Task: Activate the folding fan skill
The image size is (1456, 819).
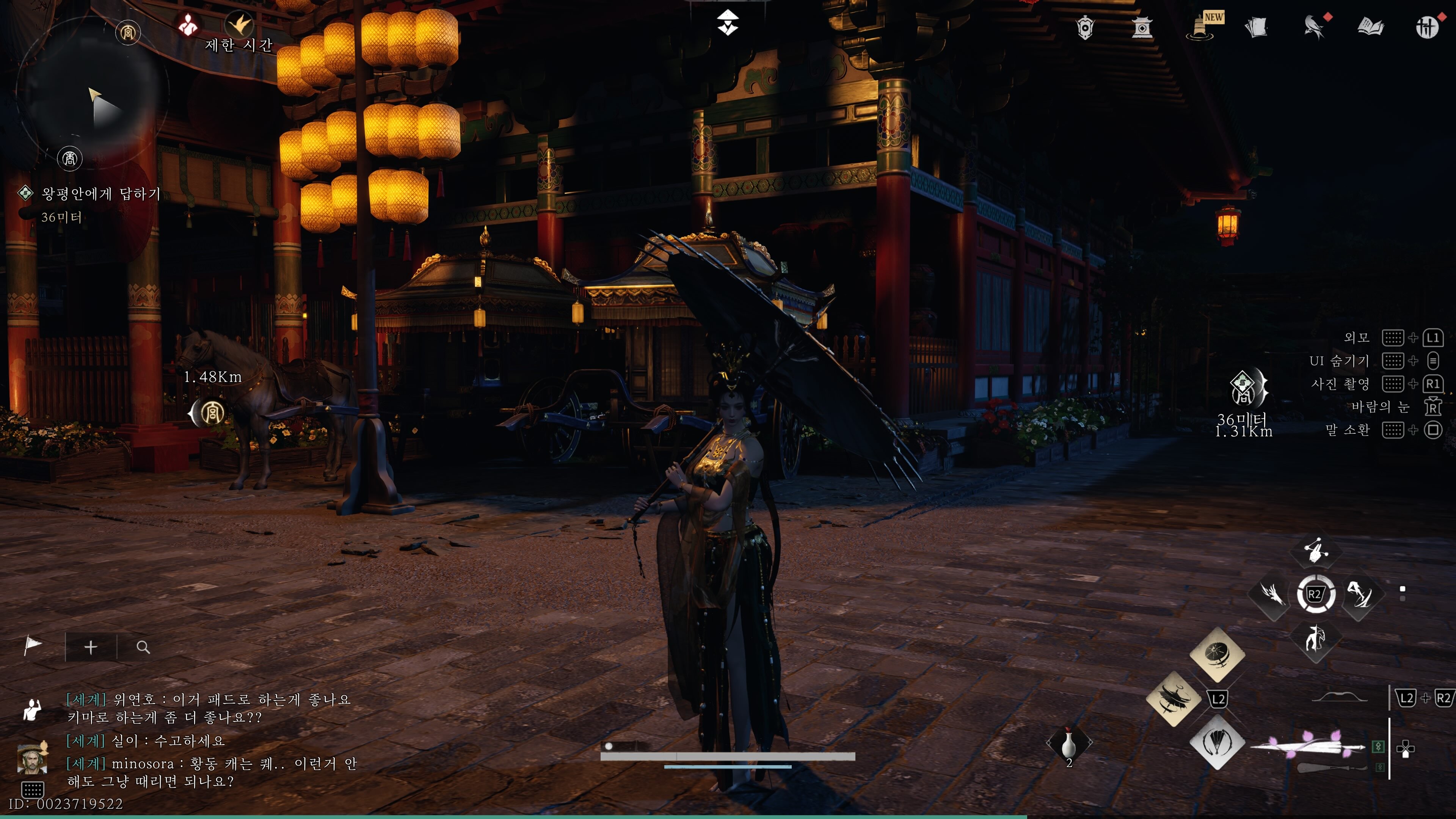Action: (x=1217, y=742)
